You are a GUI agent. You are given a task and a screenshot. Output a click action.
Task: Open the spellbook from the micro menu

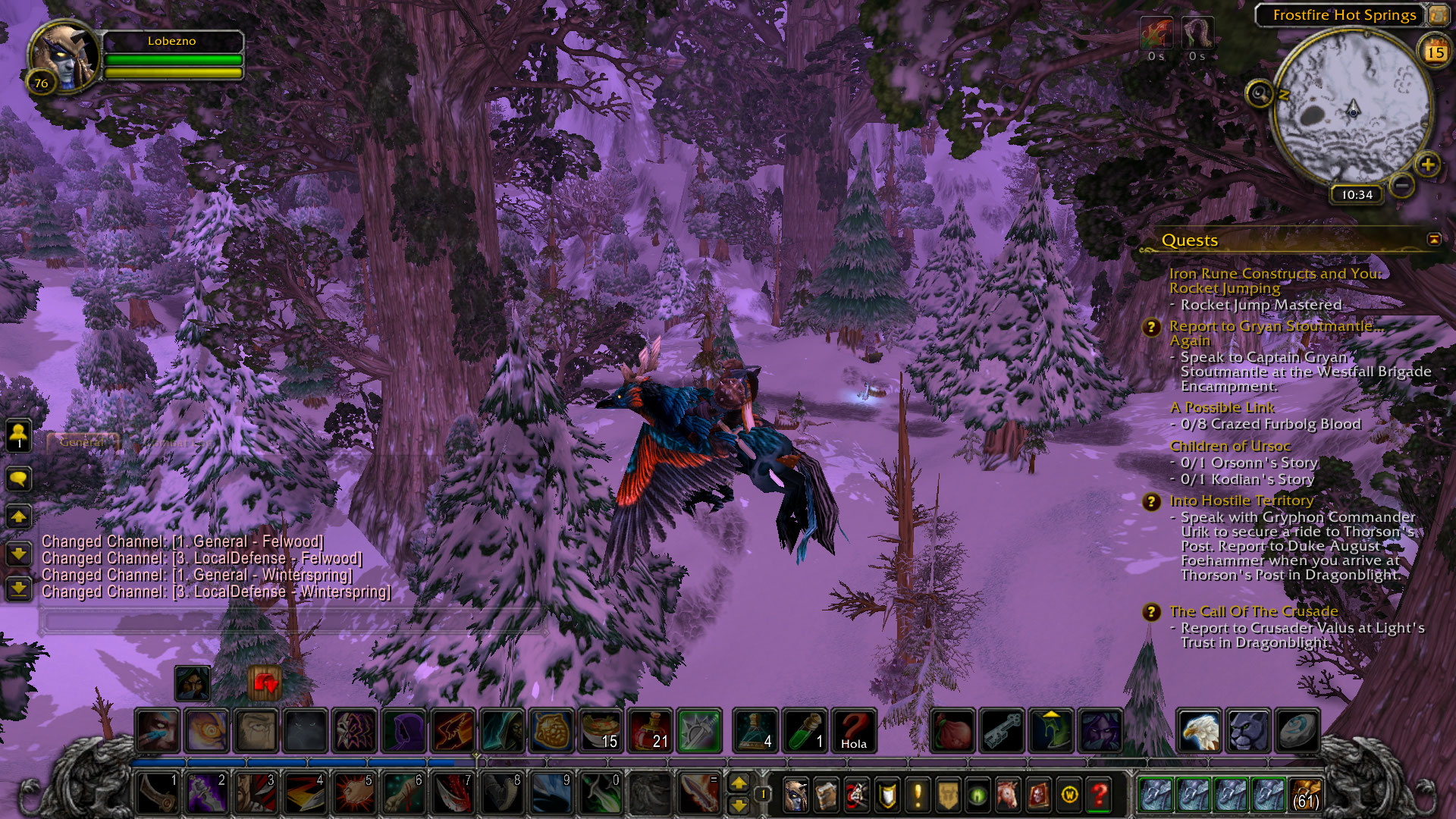(x=826, y=795)
